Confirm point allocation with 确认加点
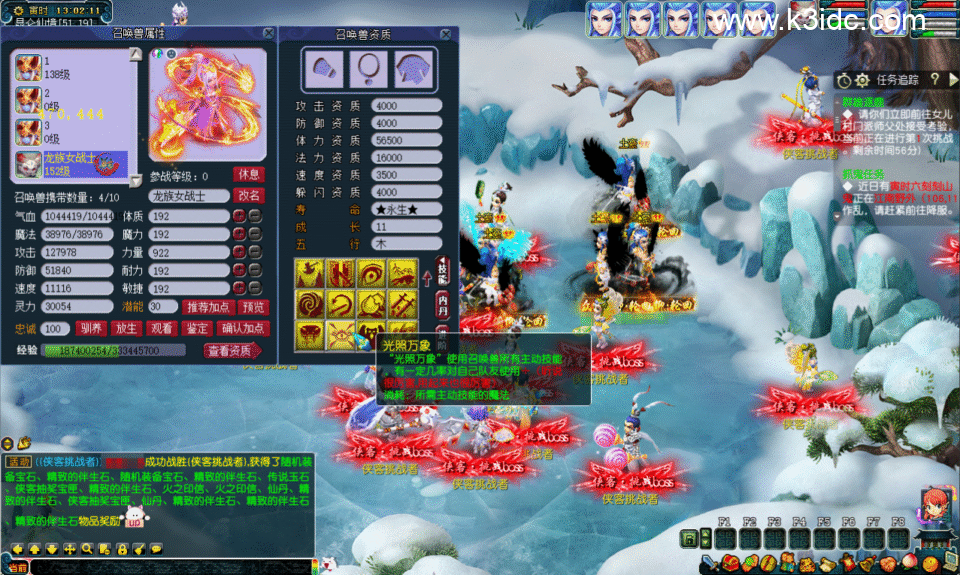The height and width of the screenshot is (575, 960). [x=243, y=328]
